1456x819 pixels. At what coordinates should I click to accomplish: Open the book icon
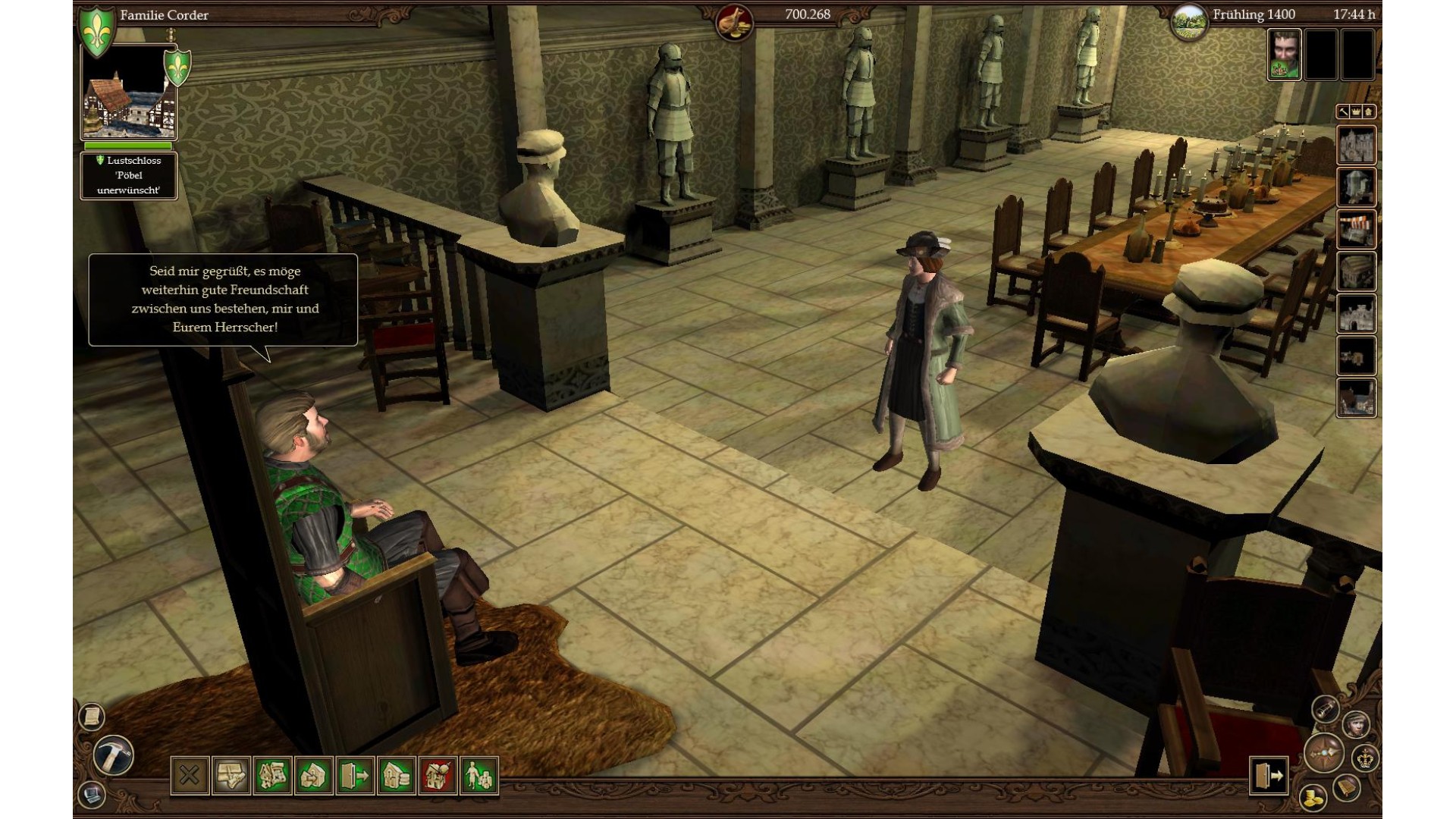[1346, 787]
